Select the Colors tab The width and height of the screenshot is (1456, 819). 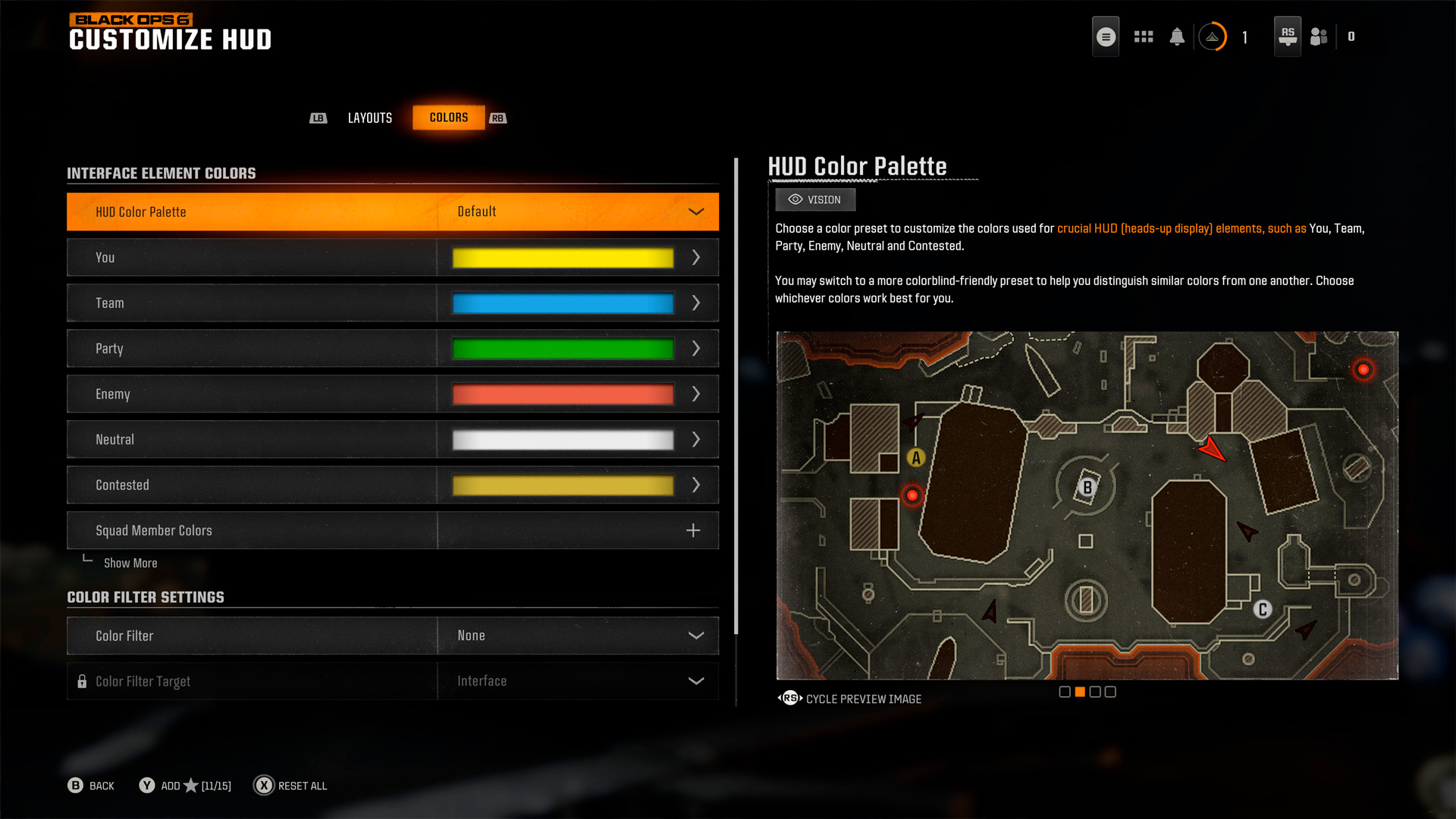(447, 118)
